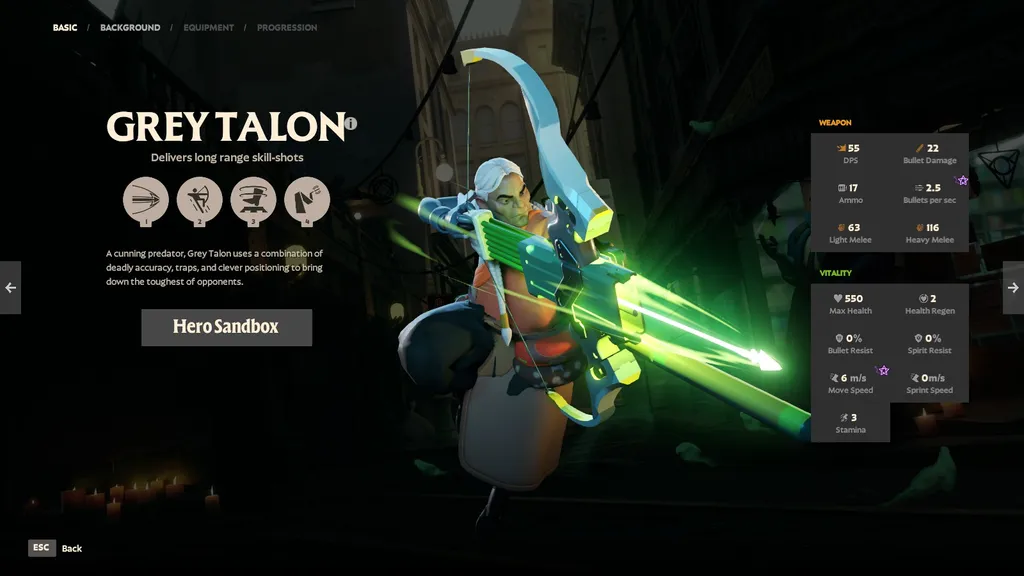
Task: Inspect the Guided Owl ability icon
Action: pyautogui.click(x=307, y=200)
